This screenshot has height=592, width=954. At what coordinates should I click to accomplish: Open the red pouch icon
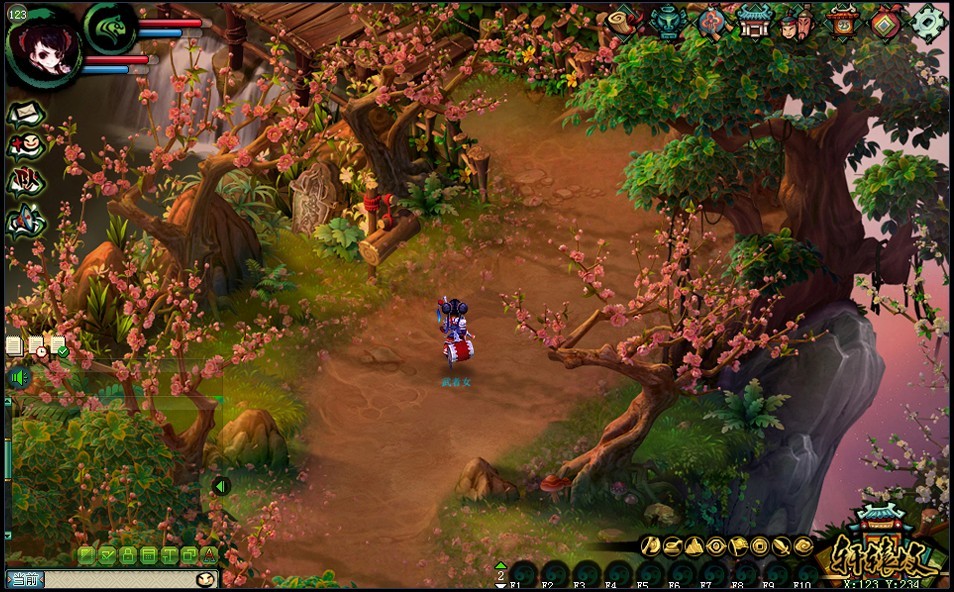tap(711, 22)
